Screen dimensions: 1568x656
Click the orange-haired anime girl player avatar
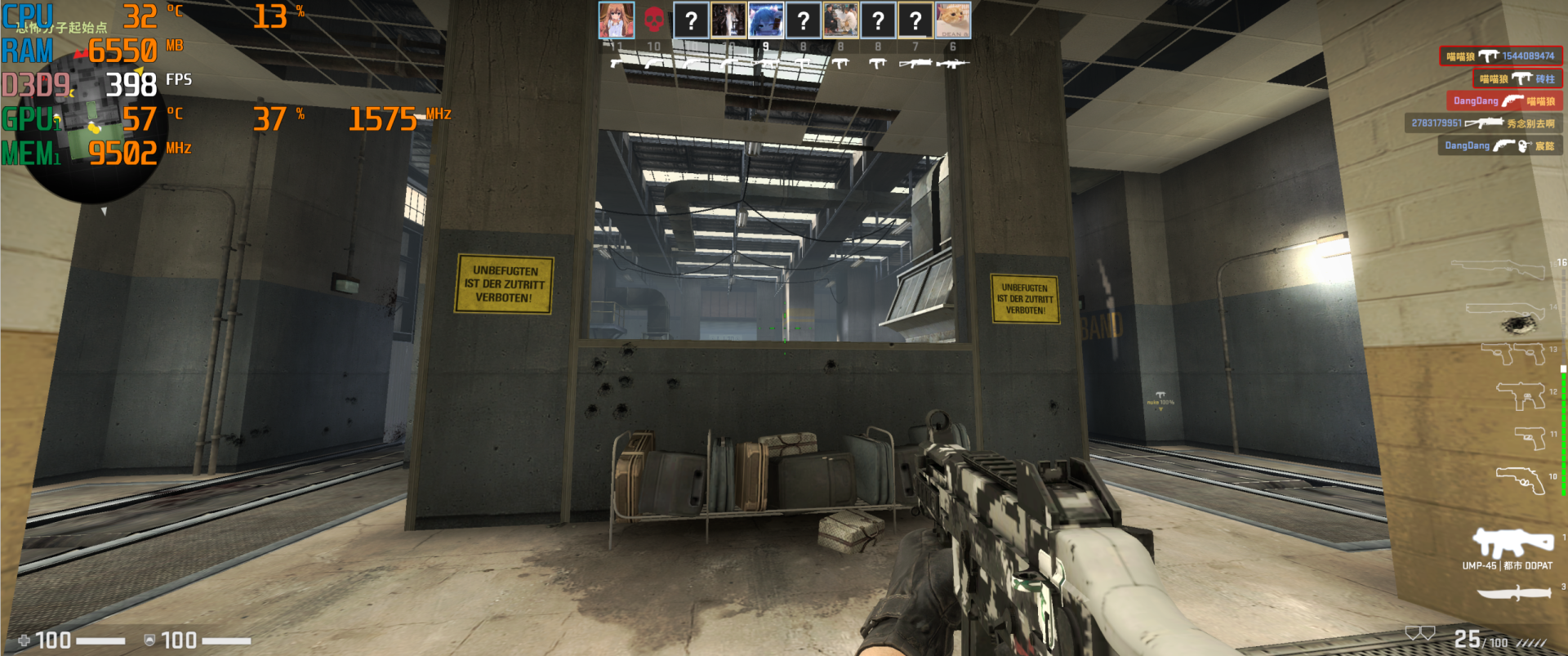click(x=616, y=20)
